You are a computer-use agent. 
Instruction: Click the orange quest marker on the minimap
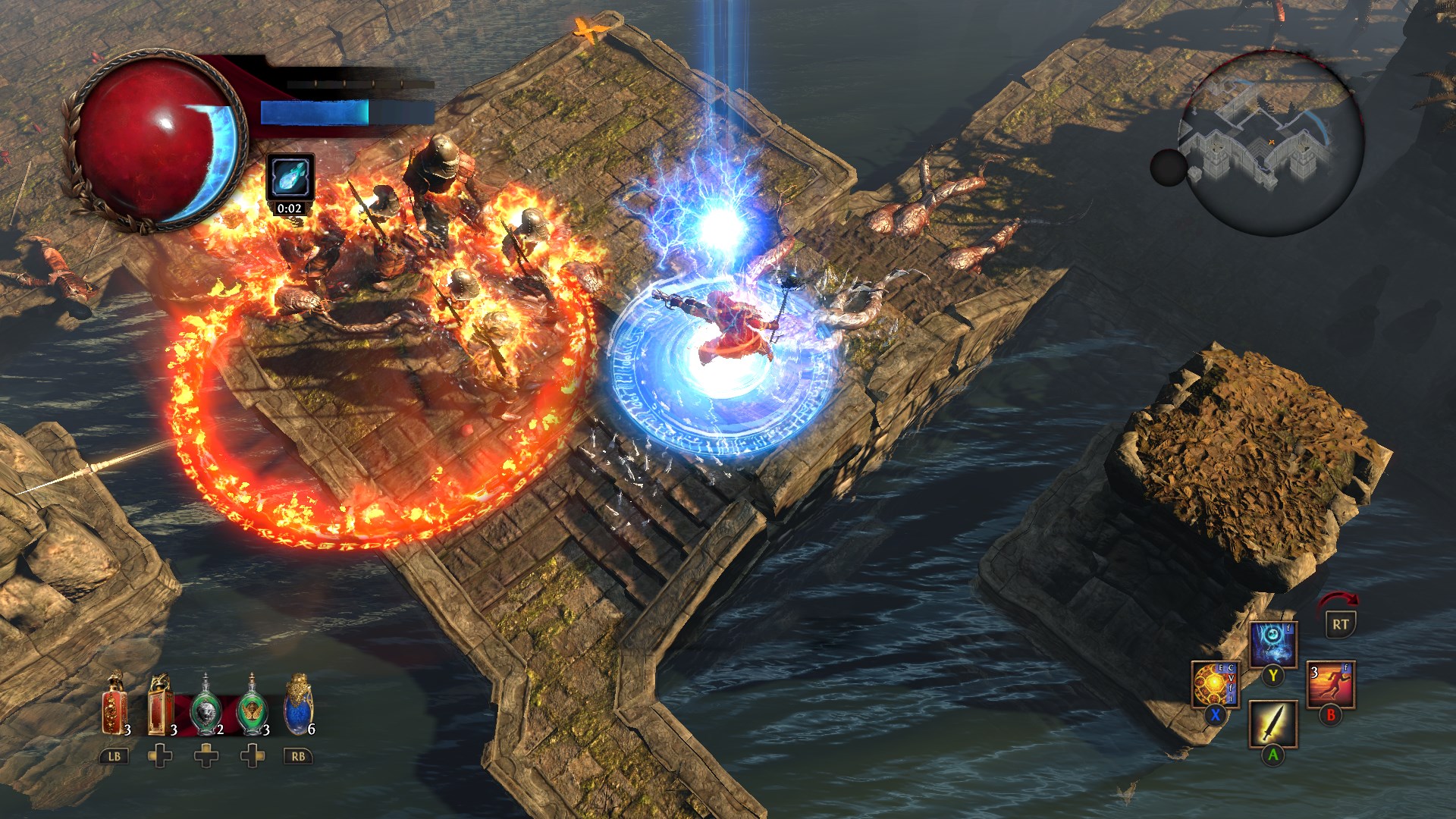click(1272, 143)
